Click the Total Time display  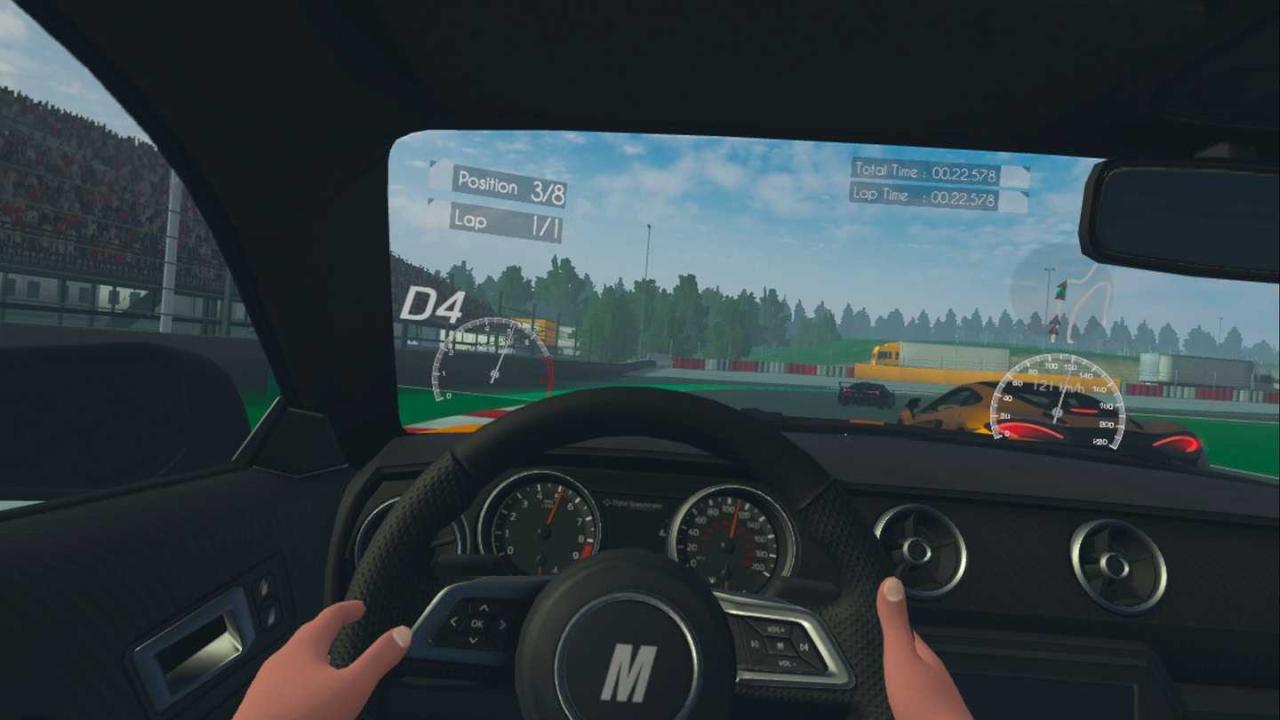point(928,170)
